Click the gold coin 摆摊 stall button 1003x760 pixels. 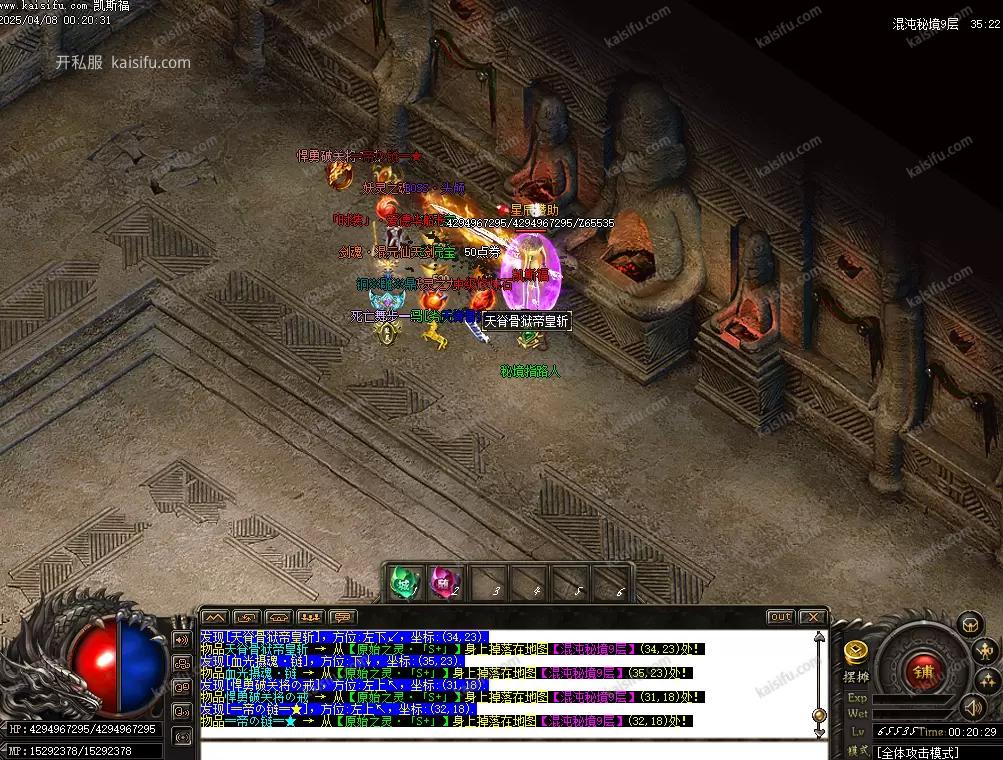click(855, 653)
